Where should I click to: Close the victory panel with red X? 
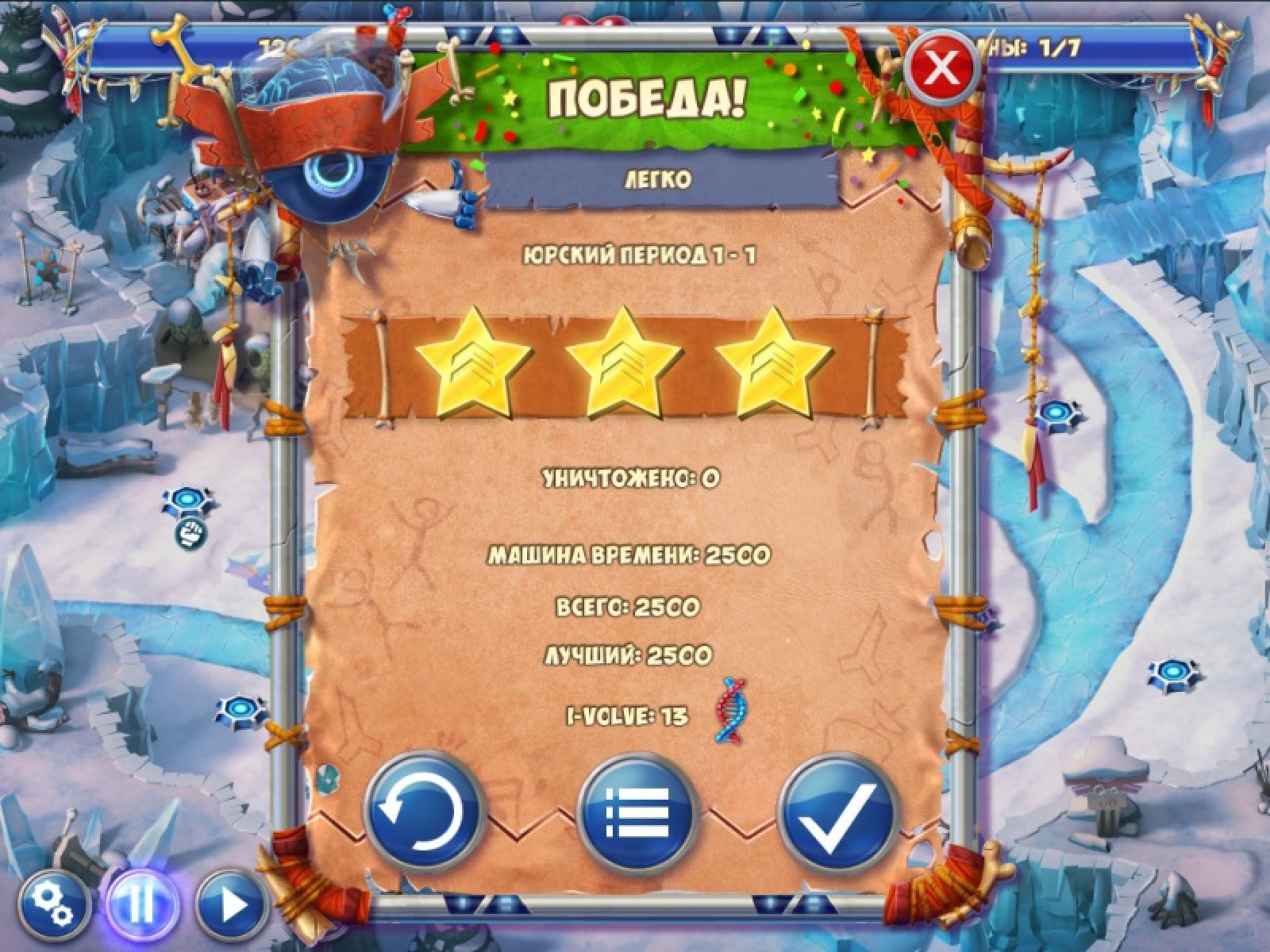(942, 69)
